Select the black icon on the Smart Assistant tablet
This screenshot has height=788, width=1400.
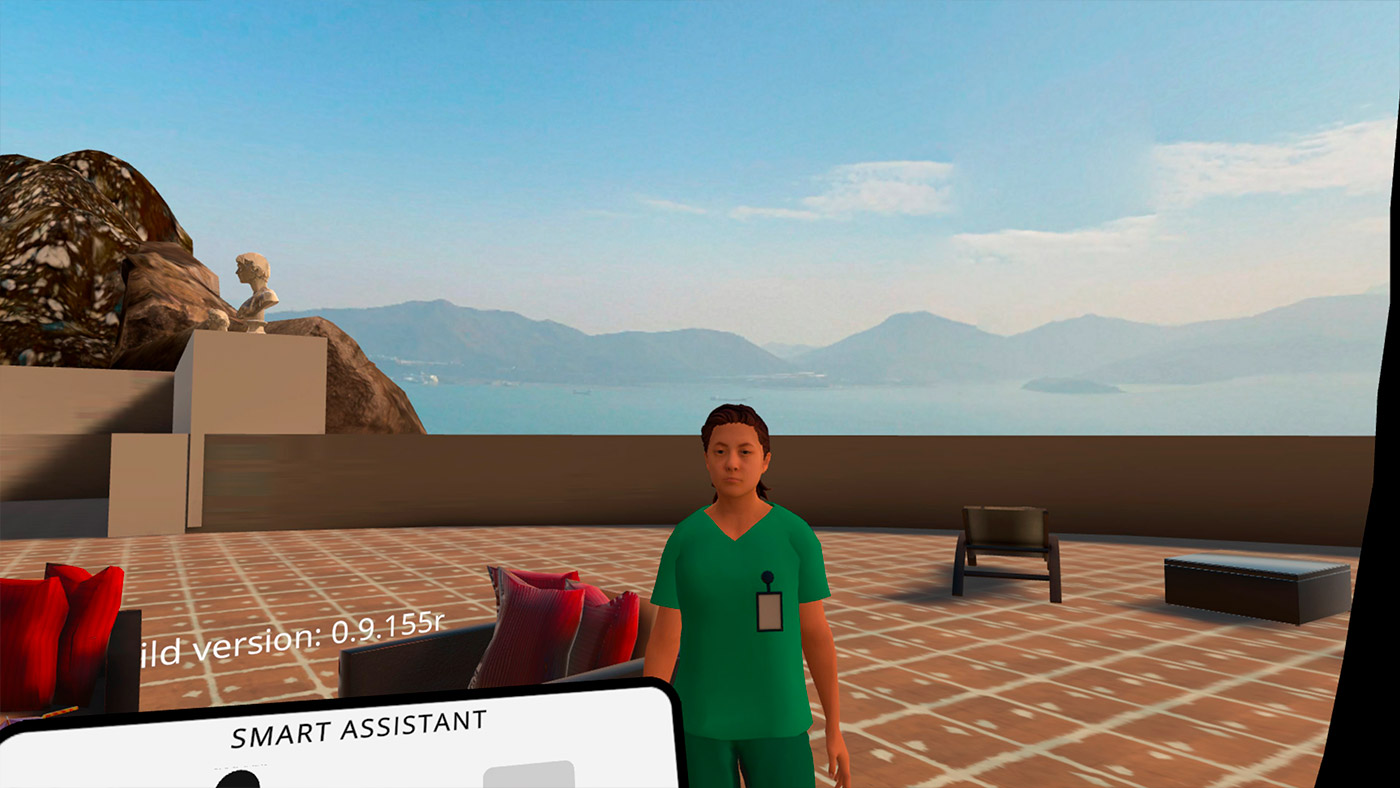[x=238, y=779]
